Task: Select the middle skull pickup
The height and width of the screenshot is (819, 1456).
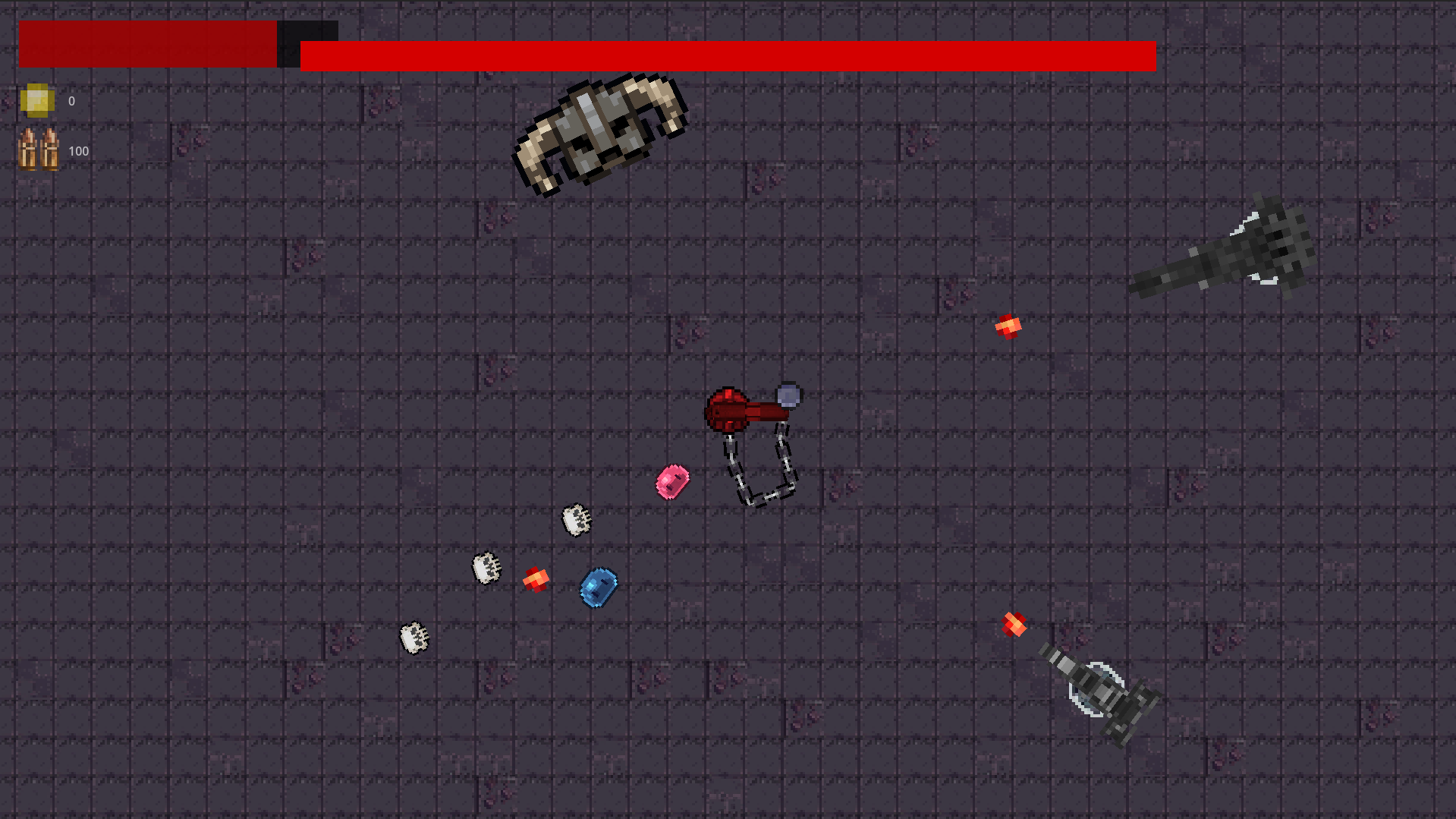Action: point(486,569)
